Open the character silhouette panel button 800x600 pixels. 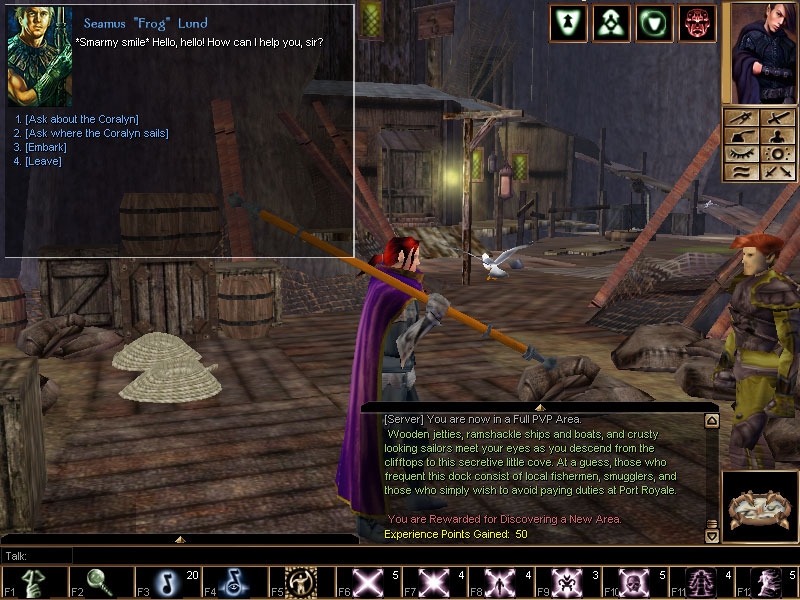click(776, 136)
